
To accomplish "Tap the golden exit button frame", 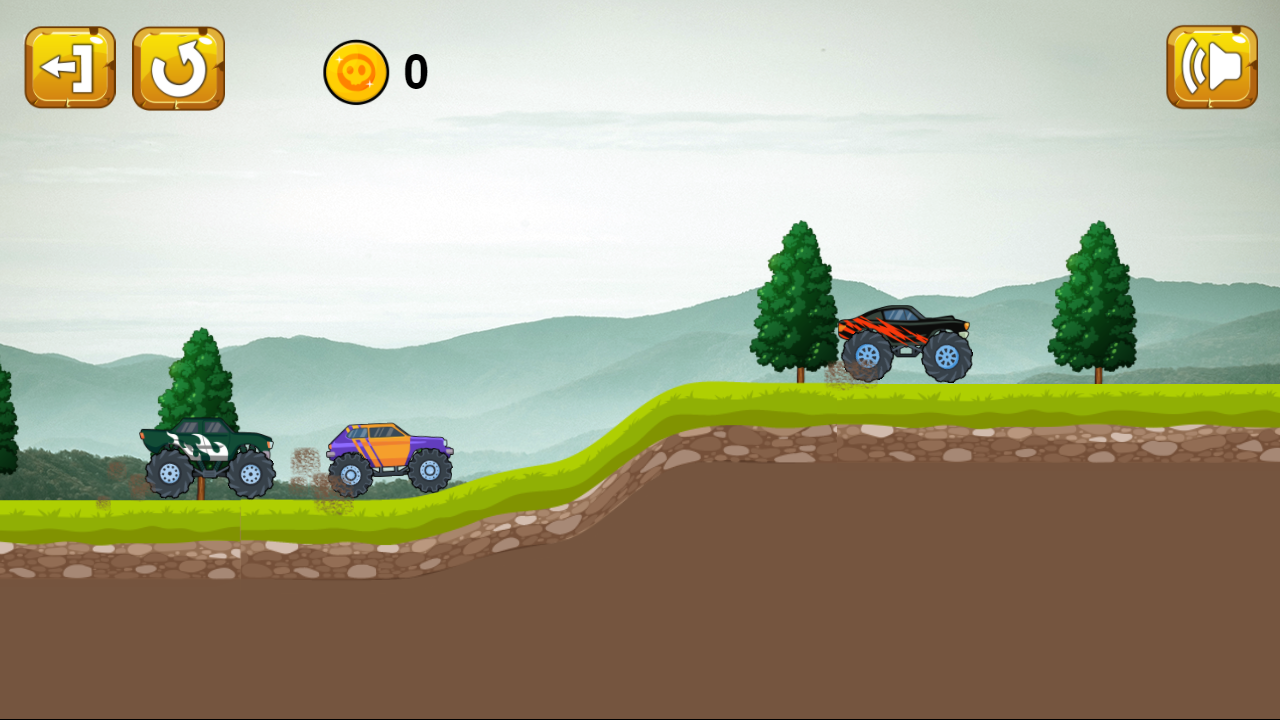I will (x=68, y=68).
